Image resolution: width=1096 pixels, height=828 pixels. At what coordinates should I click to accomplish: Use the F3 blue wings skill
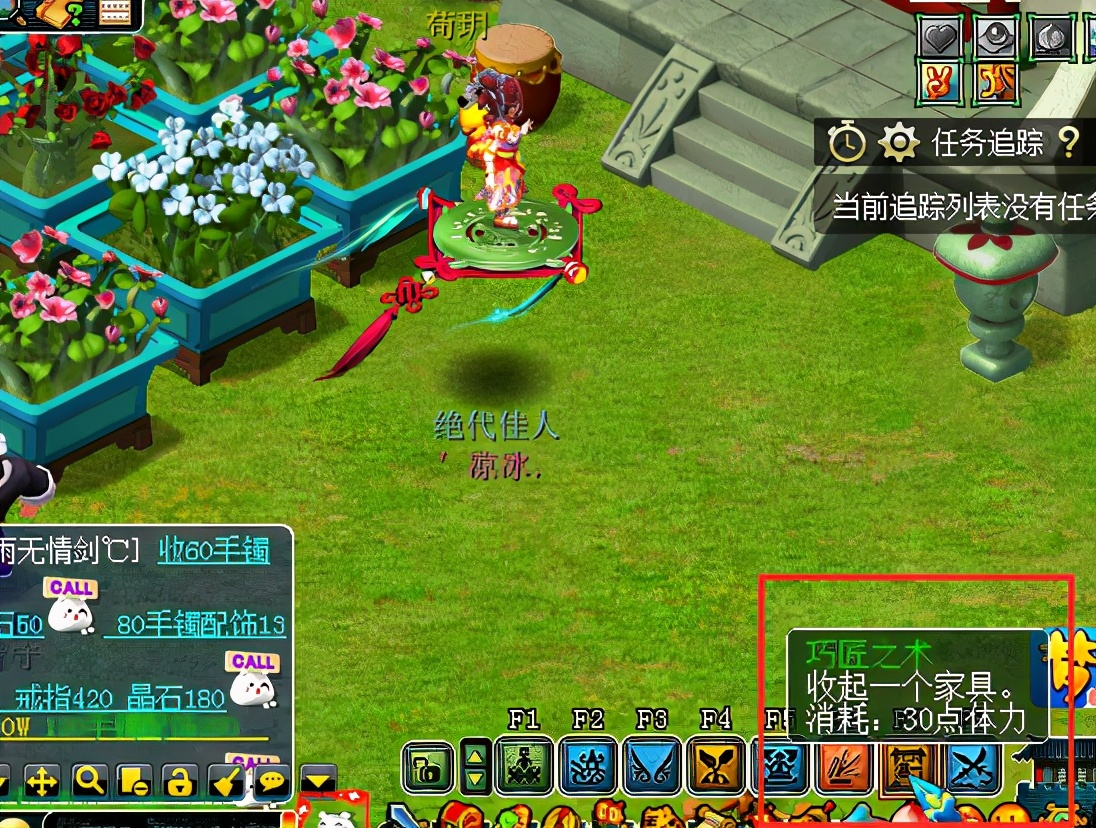[652, 768]
